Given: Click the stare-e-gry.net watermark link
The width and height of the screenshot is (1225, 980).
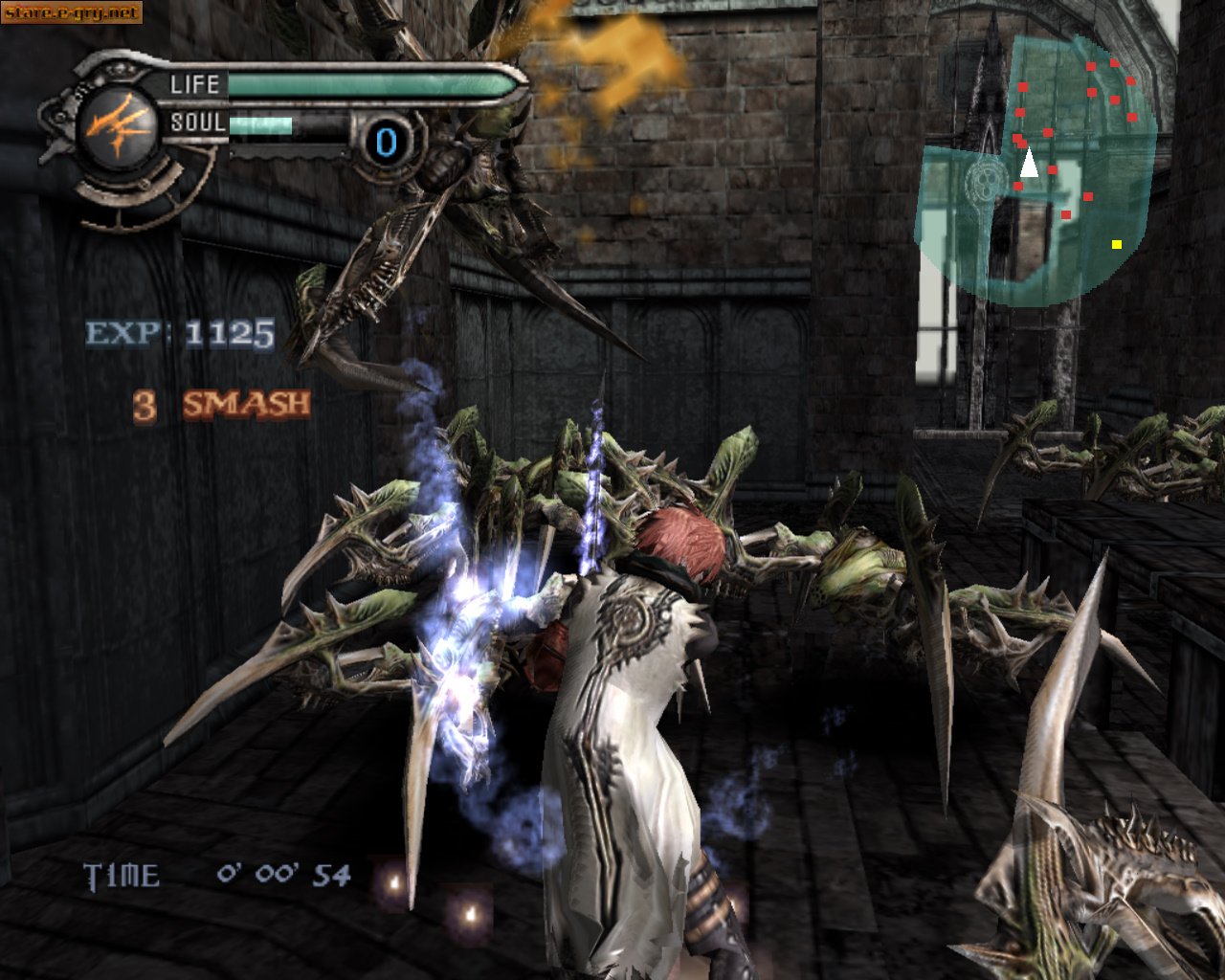Looking at the screenshot, I should click(72, 12).
